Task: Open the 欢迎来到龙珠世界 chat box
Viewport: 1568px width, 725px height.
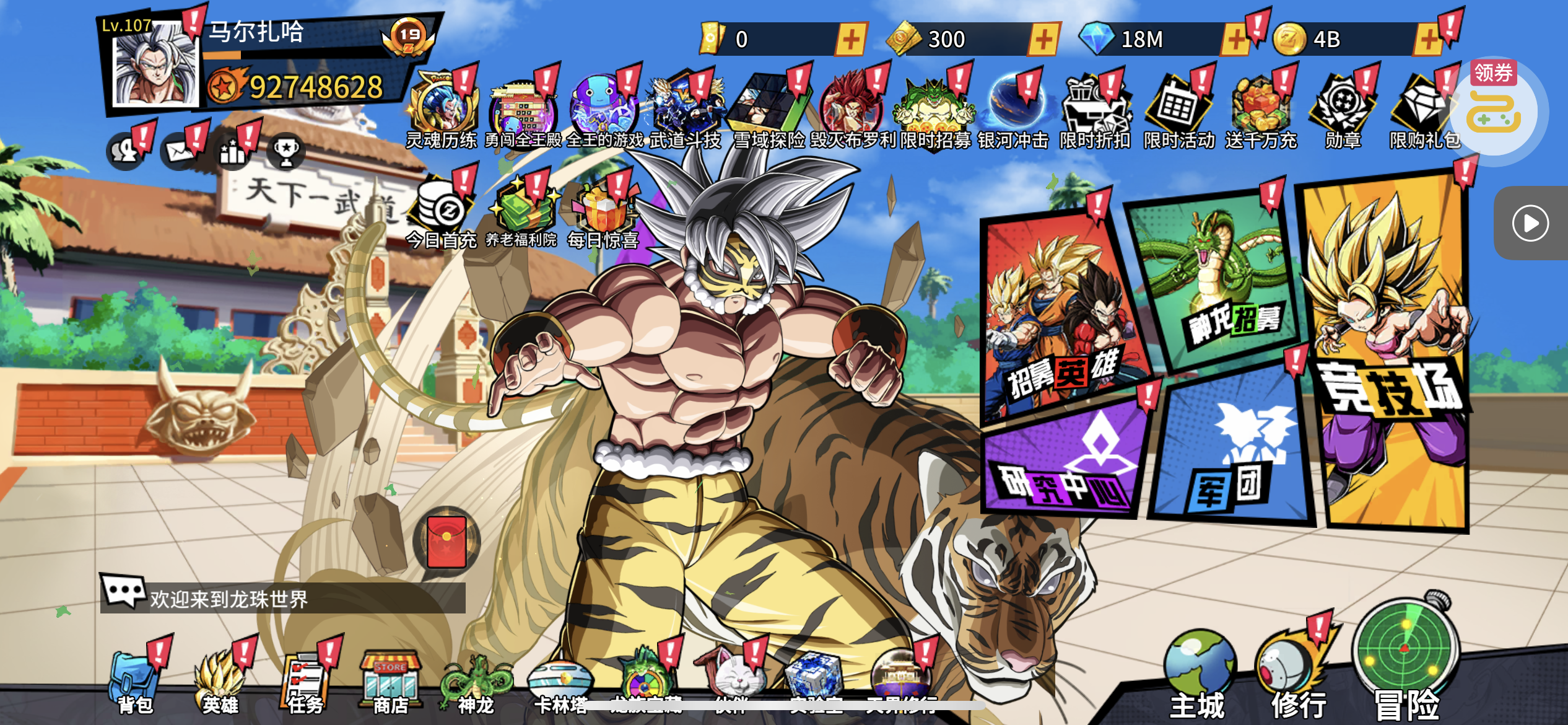Action: [x=283, y=598]
